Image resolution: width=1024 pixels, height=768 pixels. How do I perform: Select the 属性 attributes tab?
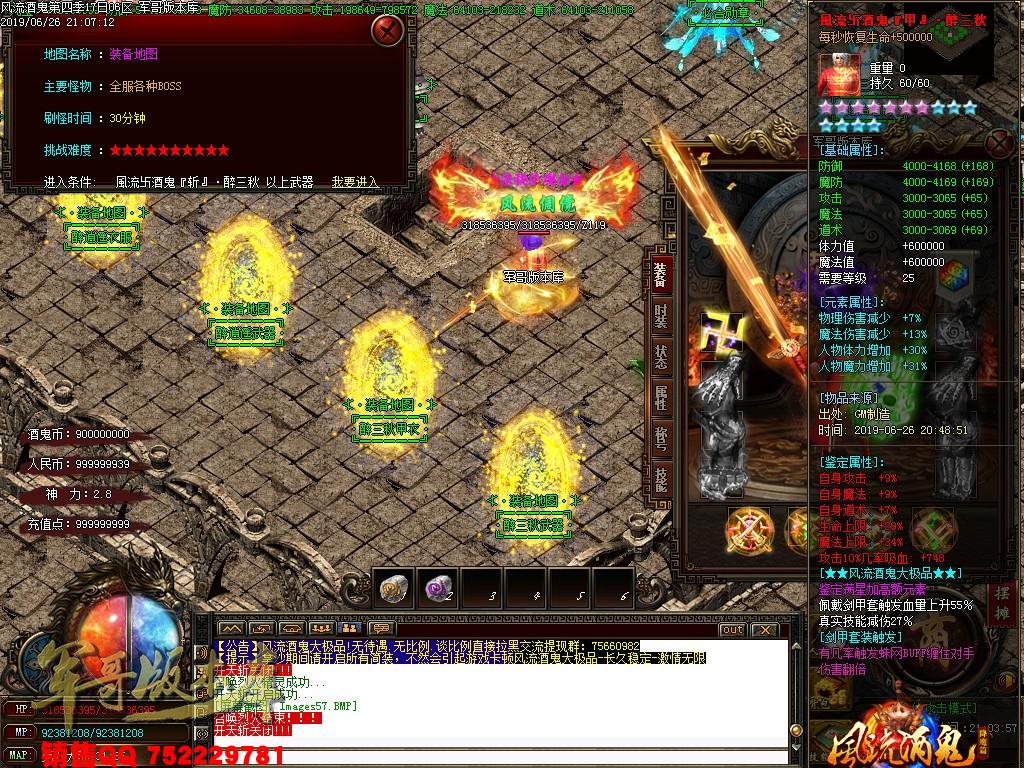click(x=661, y=397)
